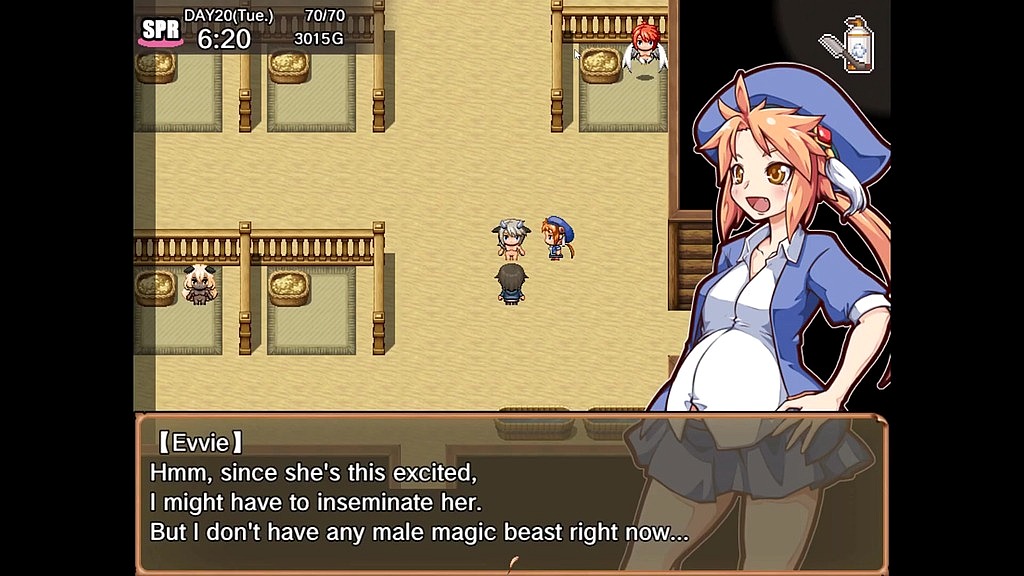This screenshot has width=1024, height=576.
Task: Select the razor and lotion bottle tool icon
Action: pyautogui.click(x=847, y=45)
